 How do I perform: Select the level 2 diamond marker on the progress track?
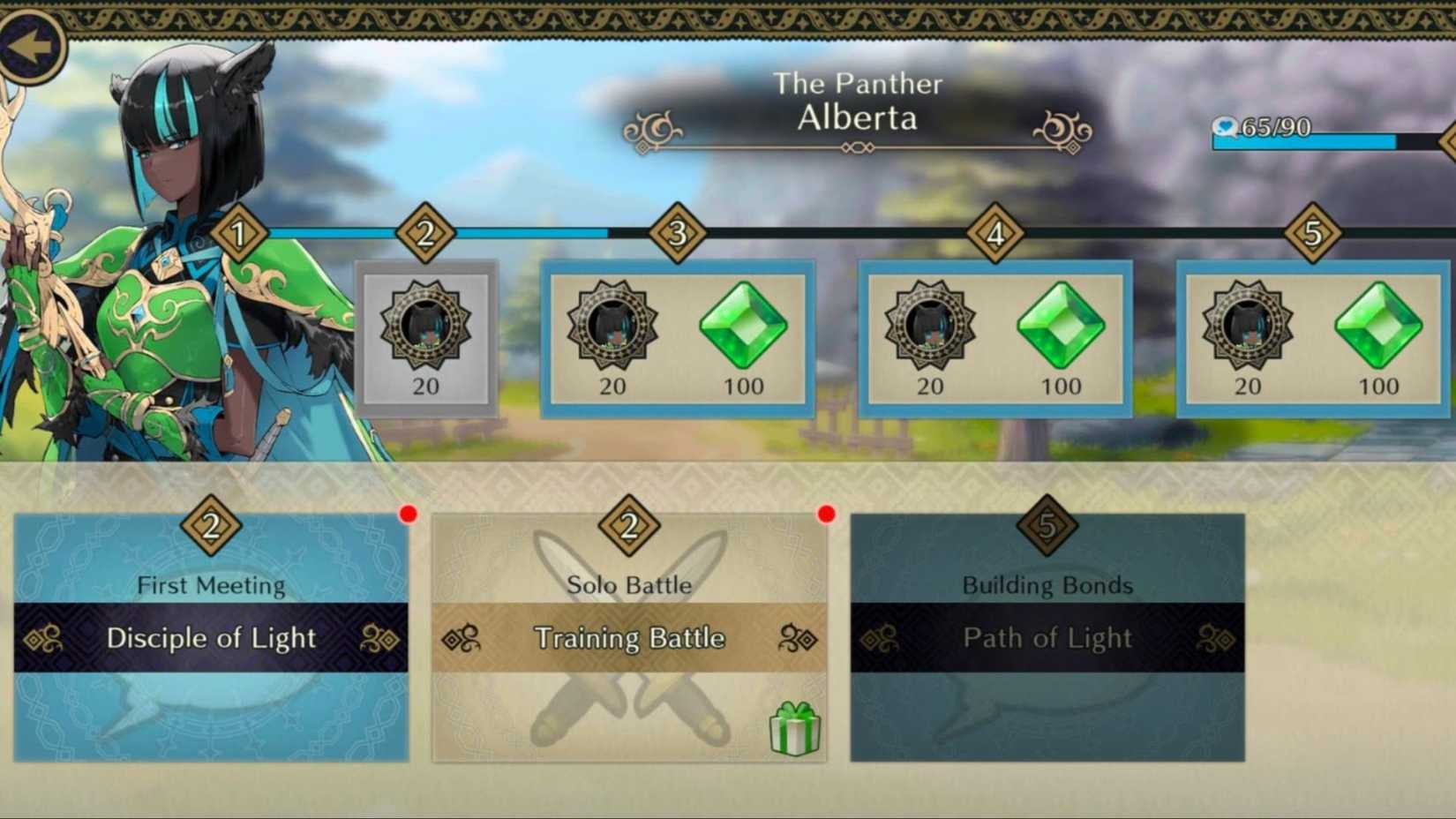[x=426, y=234]
